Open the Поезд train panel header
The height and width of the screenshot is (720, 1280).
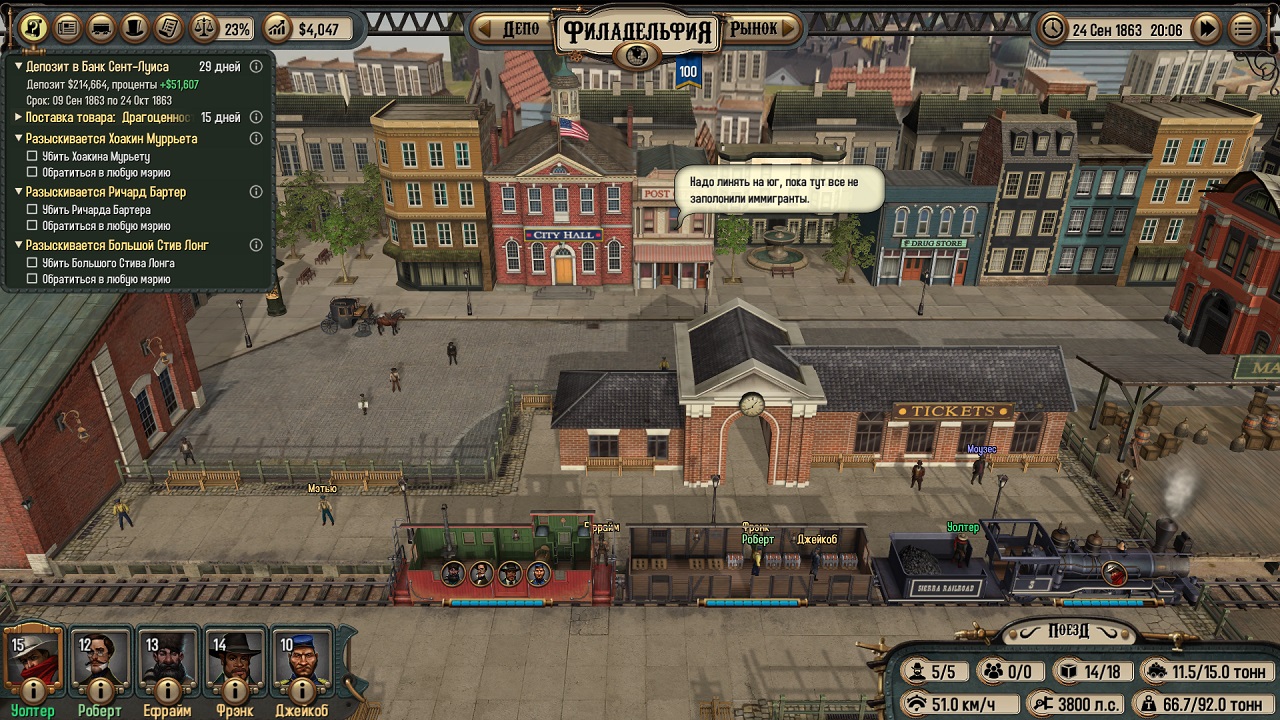pyautogui.click(x=1068, y=631)
